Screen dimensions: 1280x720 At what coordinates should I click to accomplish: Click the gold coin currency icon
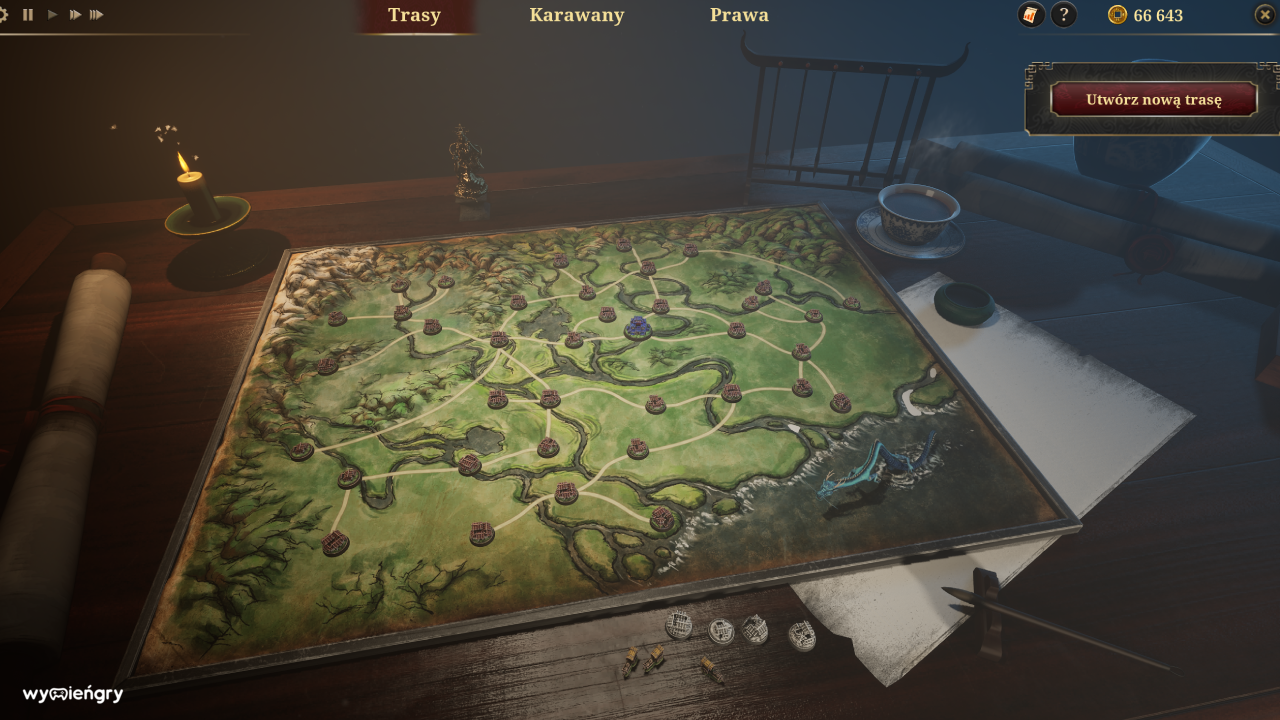click(1118, 15)
